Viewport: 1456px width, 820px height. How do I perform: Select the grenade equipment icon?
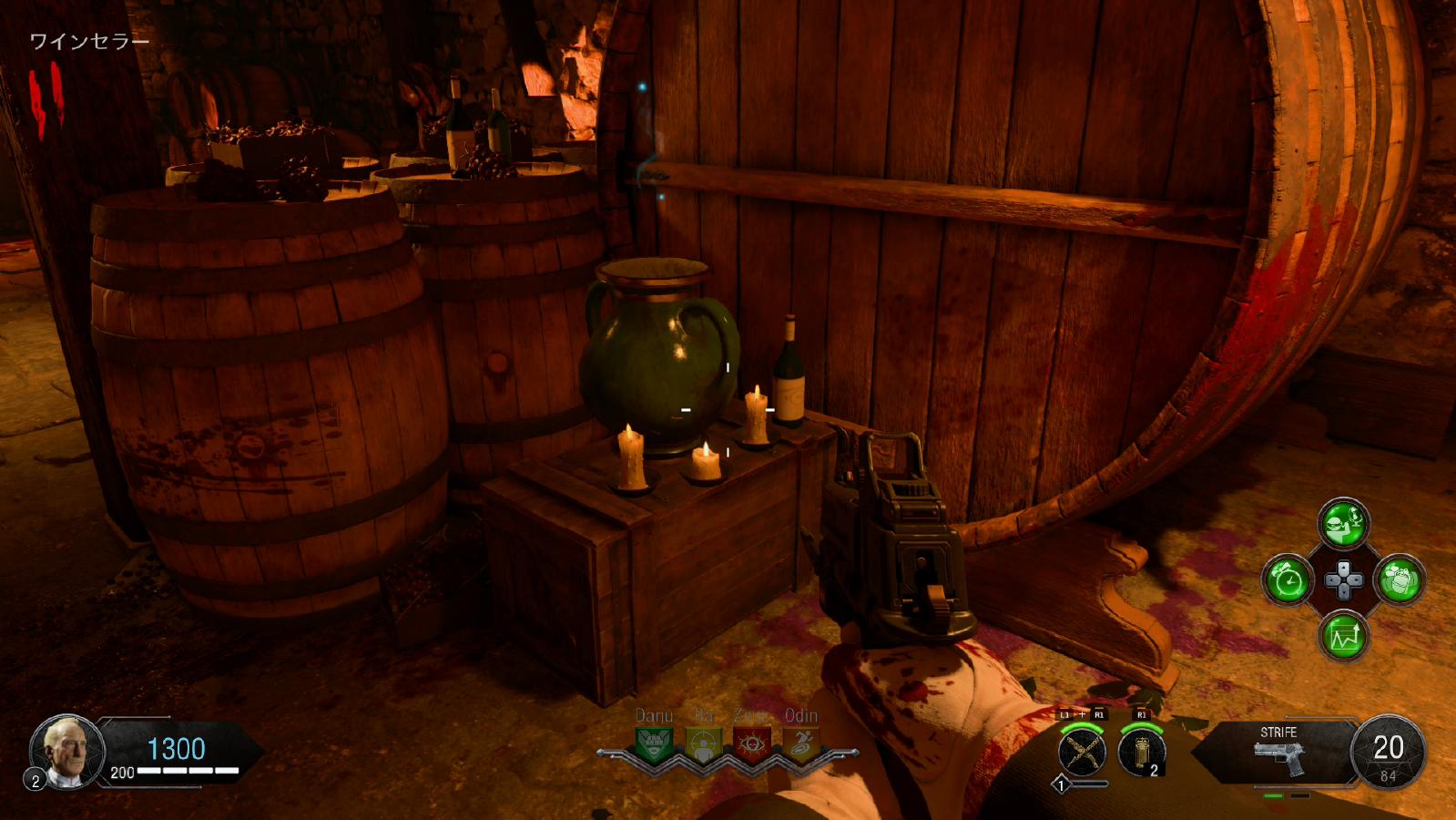point(1141,753)
